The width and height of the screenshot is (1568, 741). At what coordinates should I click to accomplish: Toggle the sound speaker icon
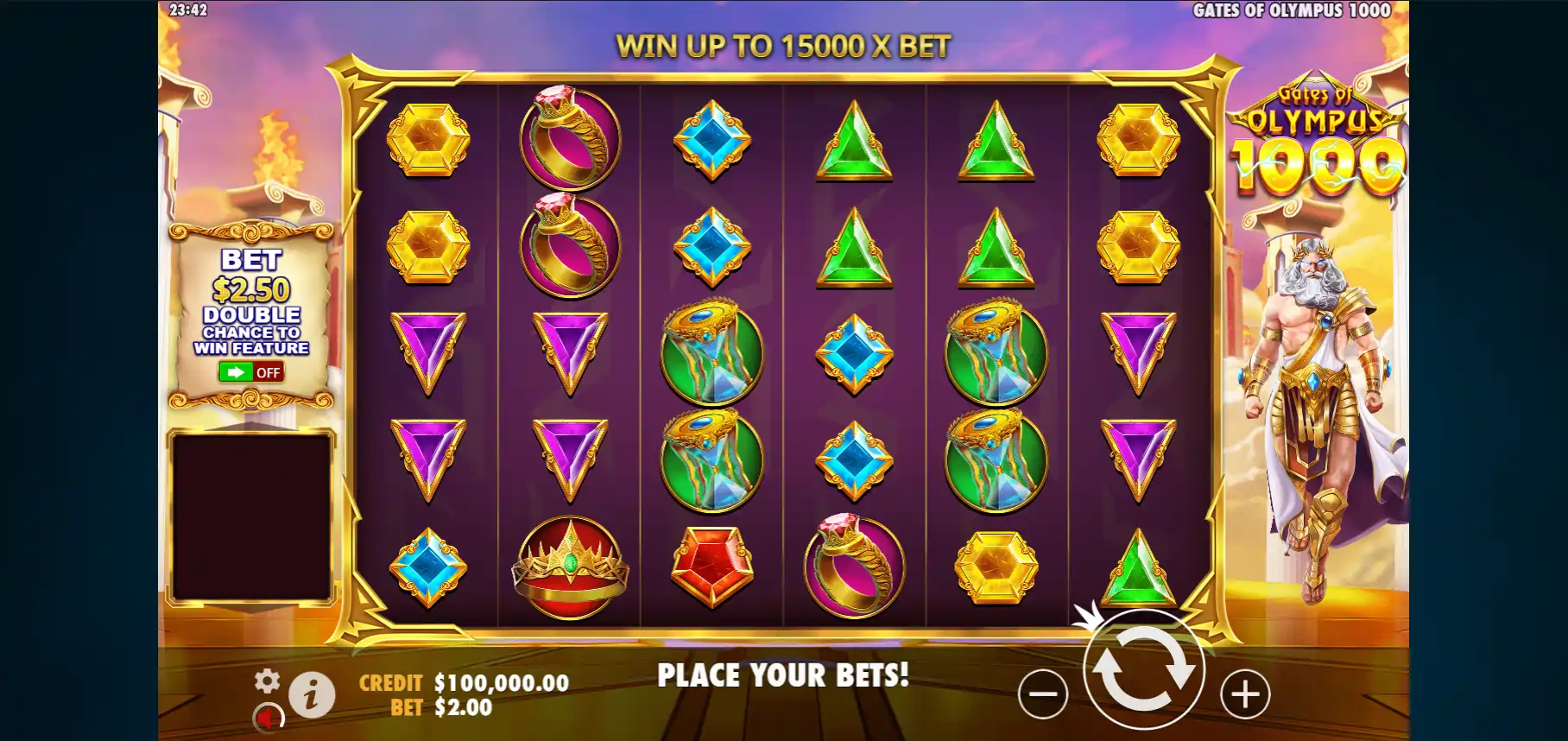click(269, 718)
